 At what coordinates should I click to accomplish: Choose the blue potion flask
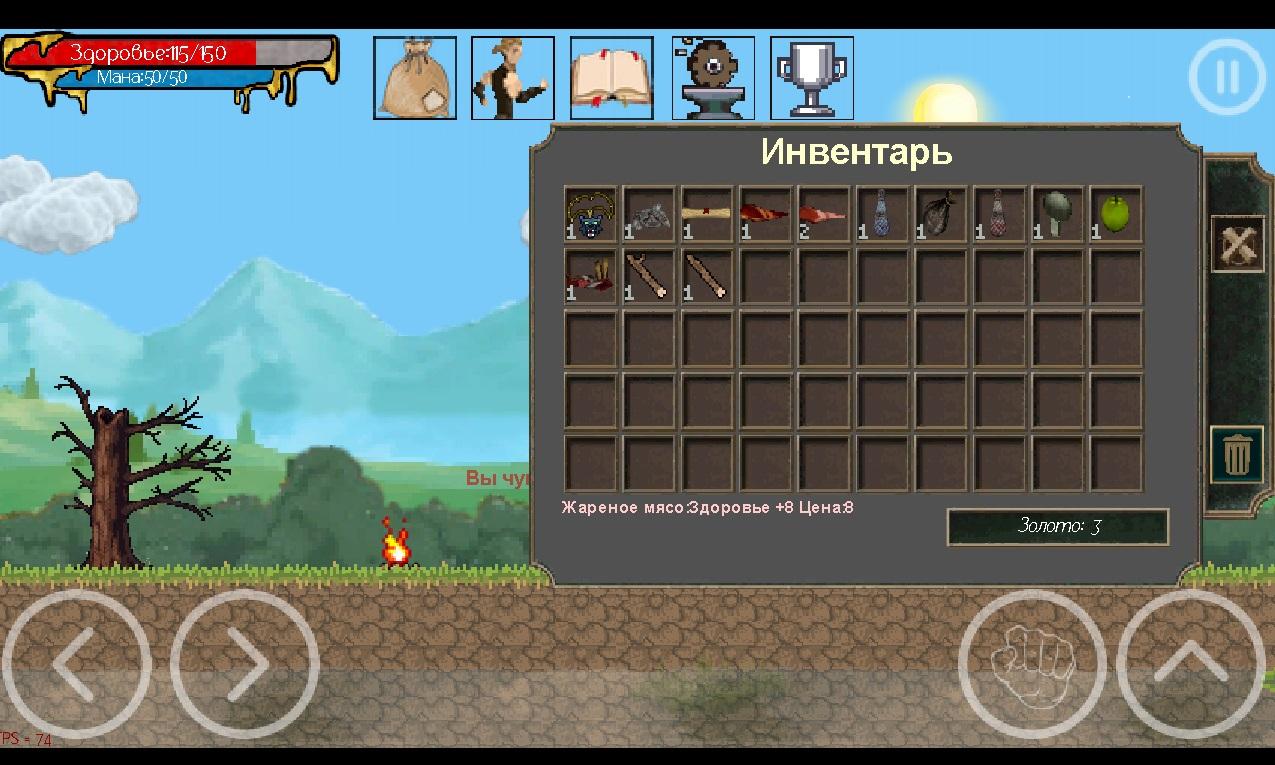[x=882, y=214]
